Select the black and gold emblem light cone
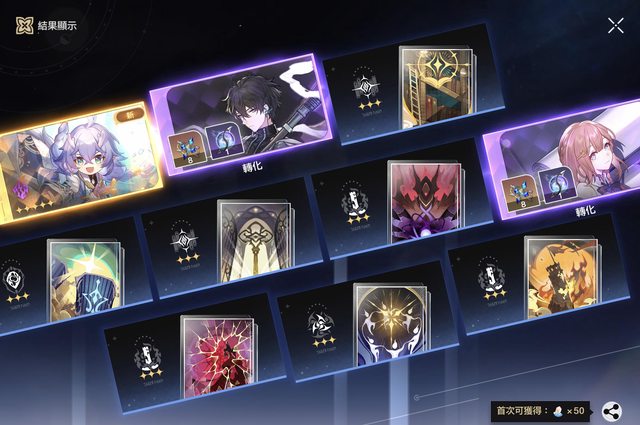The width and height of the screenshot is (640, 425). [390, 330]
